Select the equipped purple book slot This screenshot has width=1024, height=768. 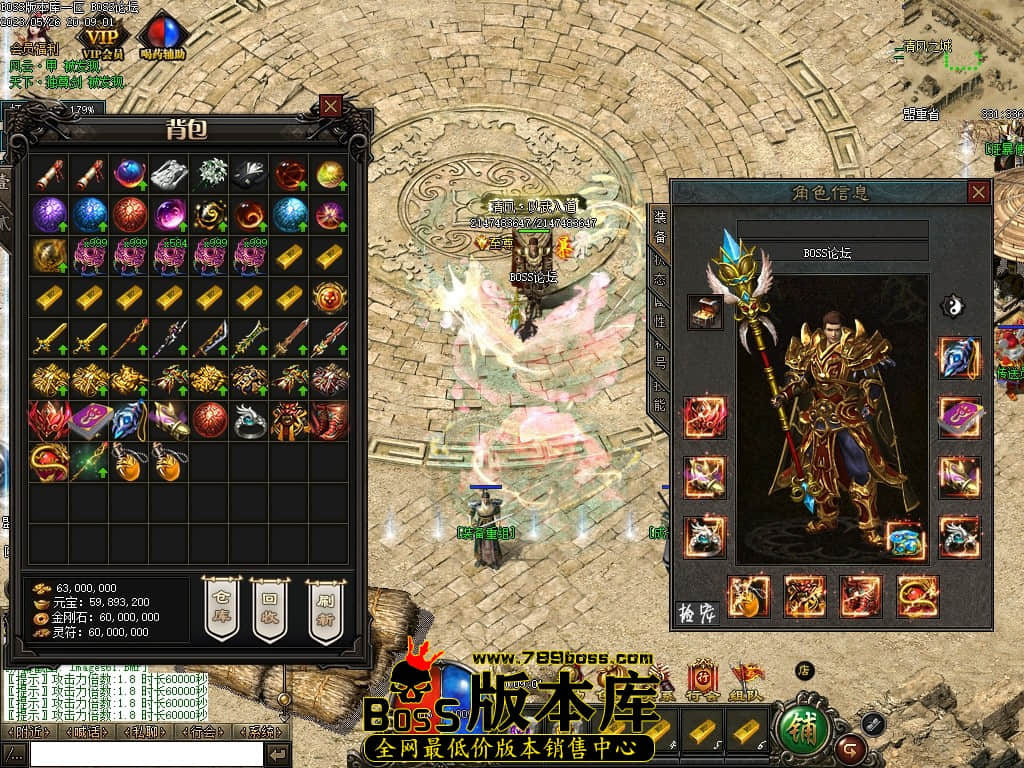(959, 417)
